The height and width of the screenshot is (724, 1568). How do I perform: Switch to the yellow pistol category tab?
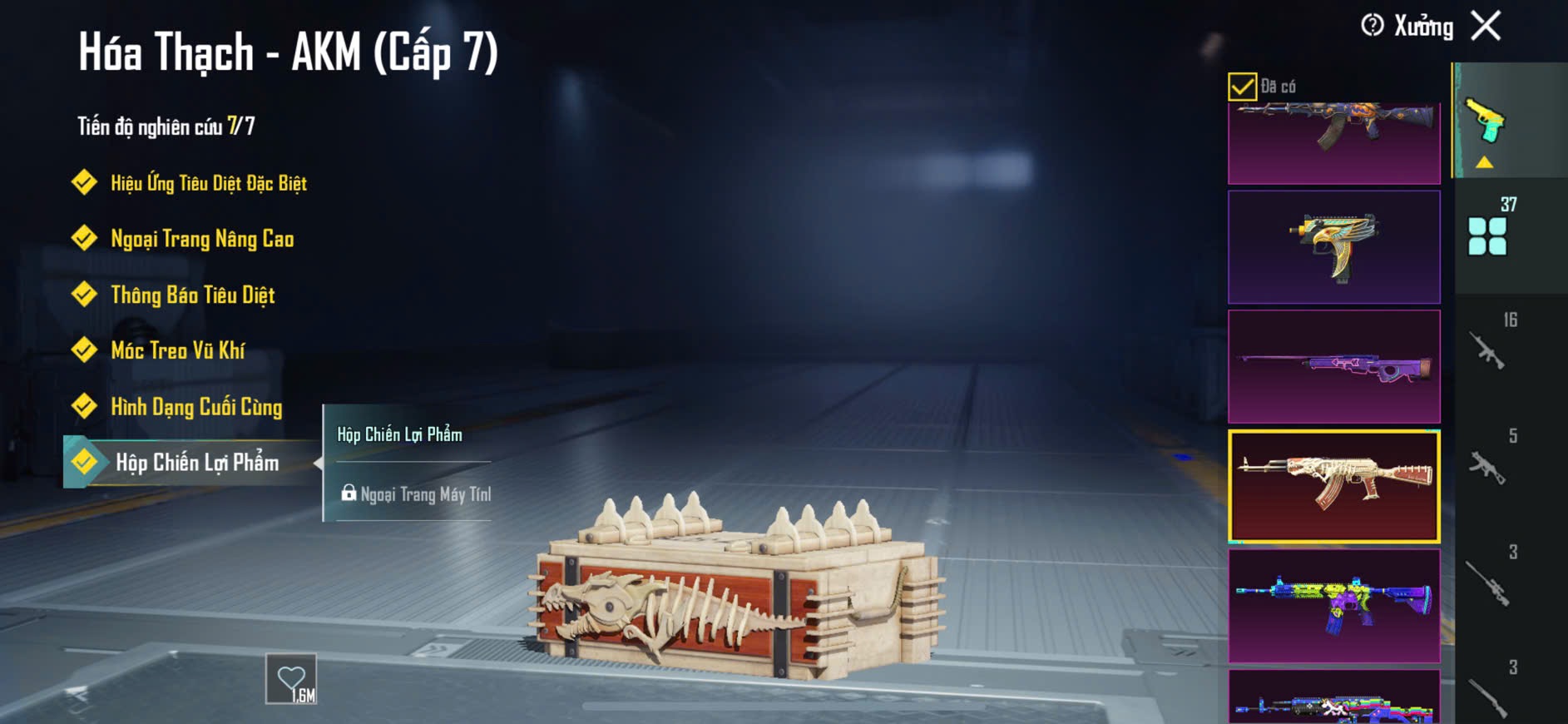point(1487,123)
